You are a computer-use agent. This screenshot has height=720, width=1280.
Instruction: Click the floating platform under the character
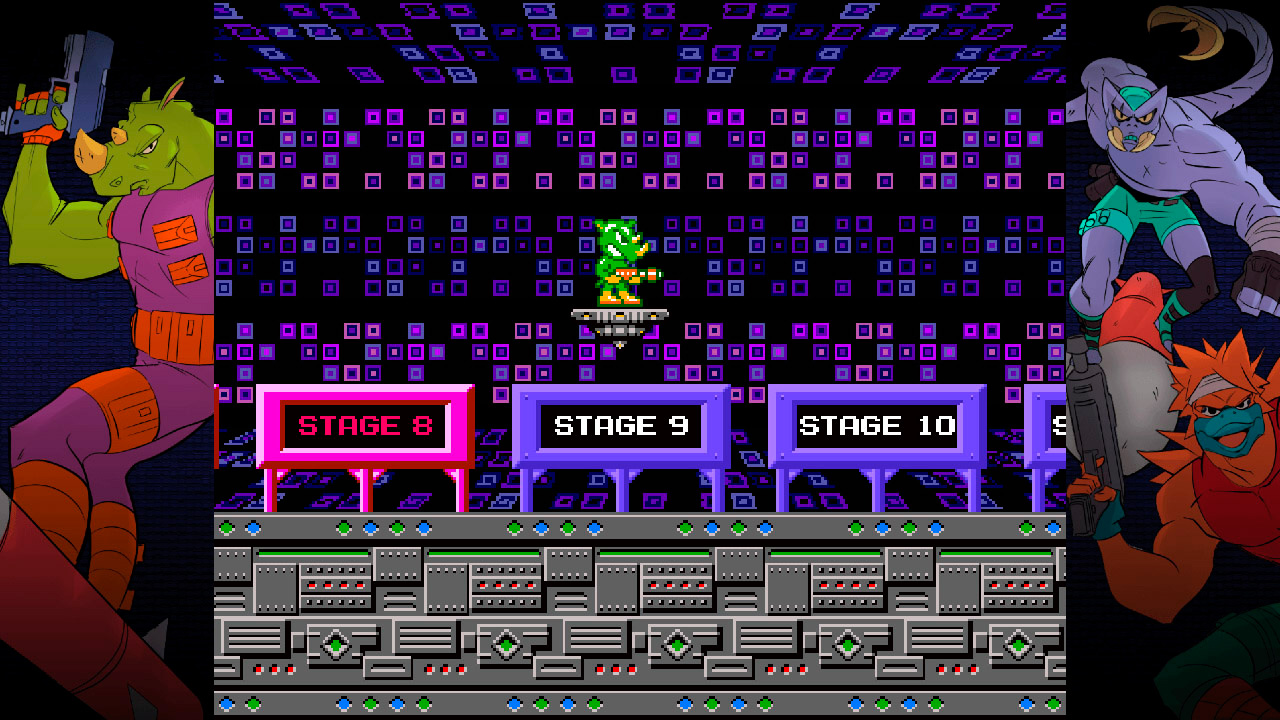pos(620,316)
